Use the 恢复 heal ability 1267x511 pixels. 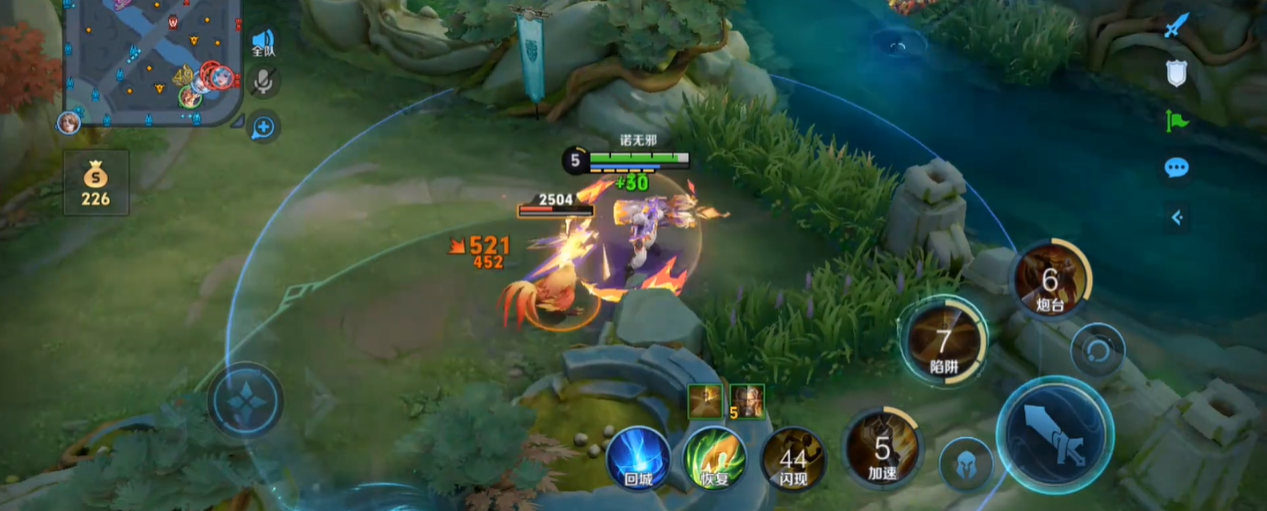click(x=715, y=459)
